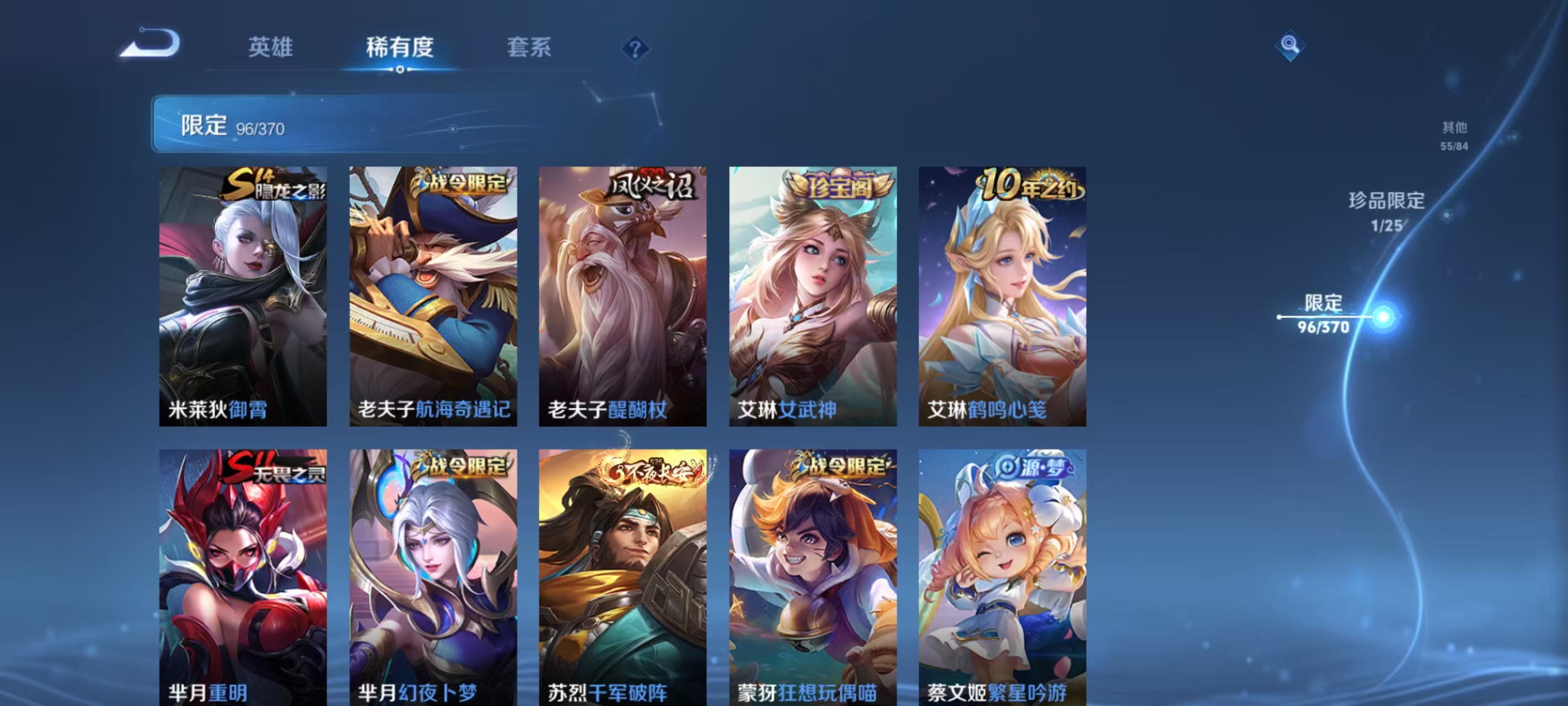
Task: Switch to the 英雄 tab
Action: [x=270, y=47]
